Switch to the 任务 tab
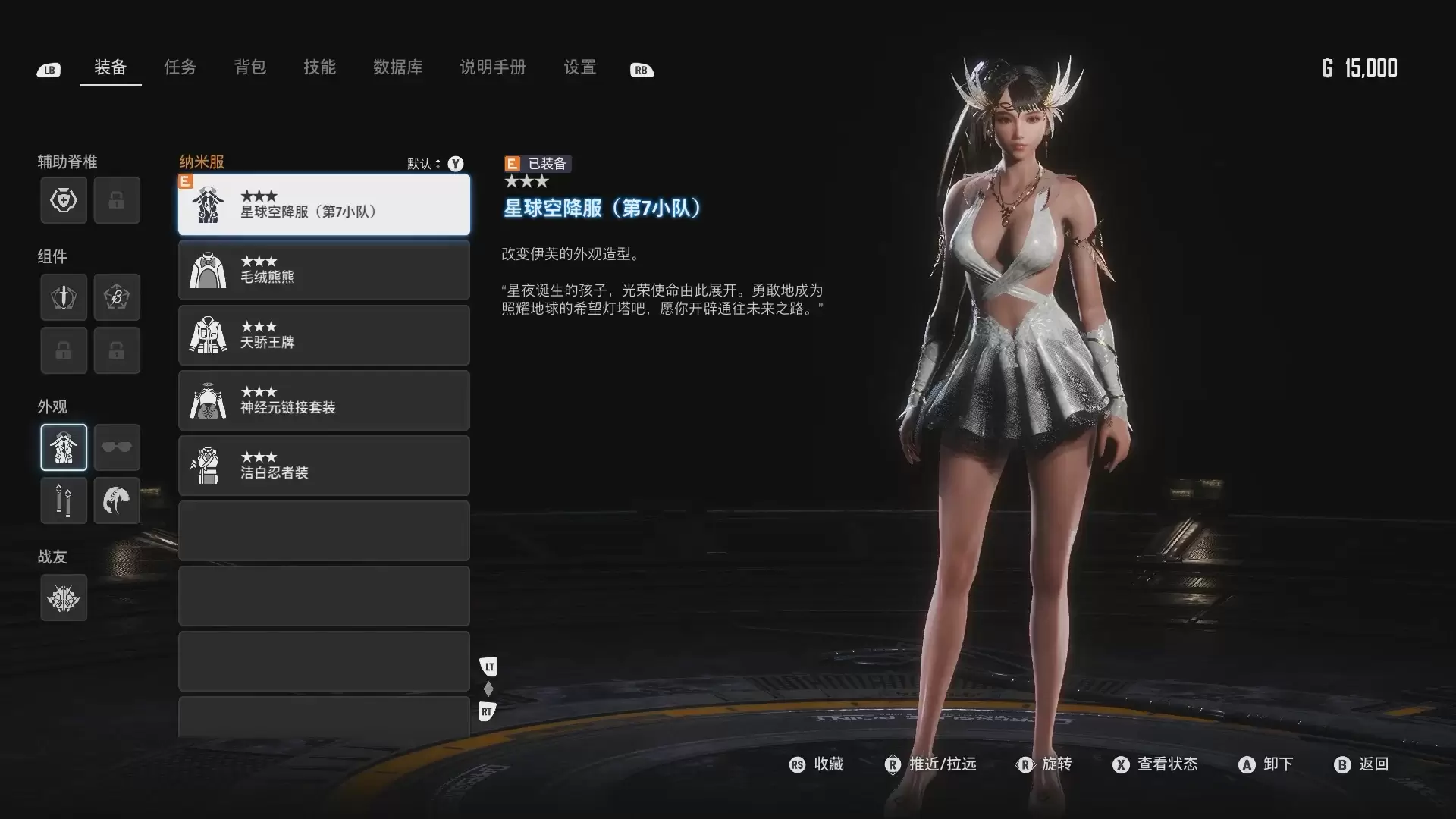Image resolution: width=1456 pixels, height=819 pixels. point(180,67)
